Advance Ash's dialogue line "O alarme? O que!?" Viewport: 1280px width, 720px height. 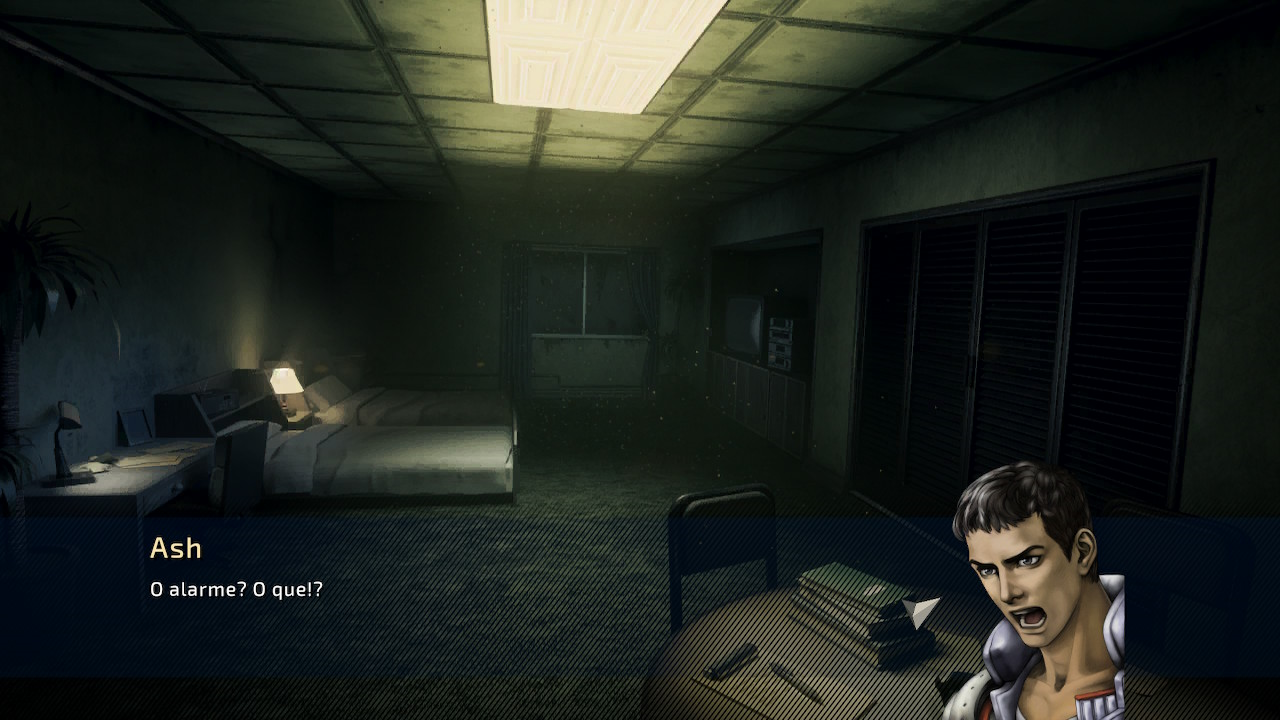tap(236, 590)
